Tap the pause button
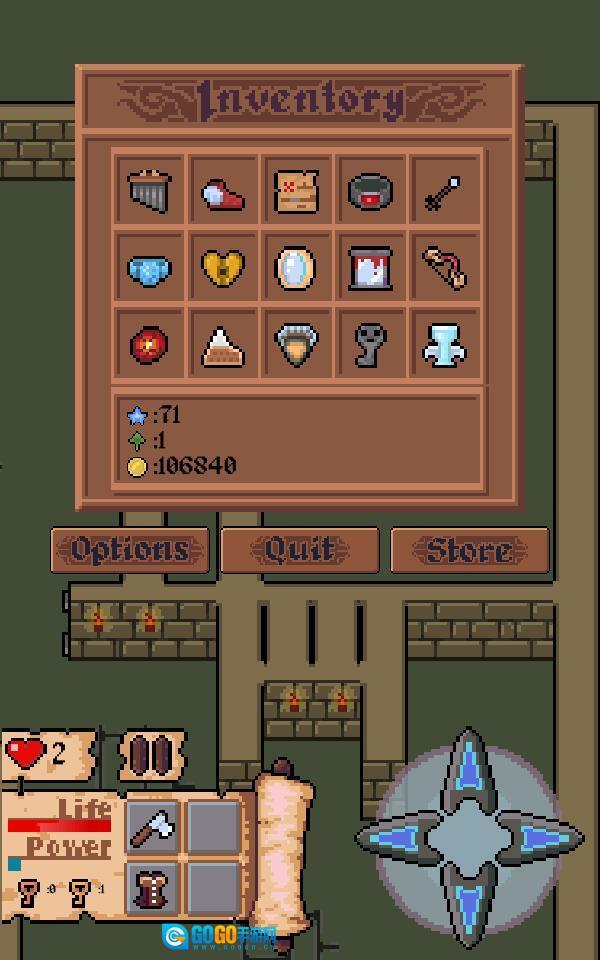 pos(152,755)
